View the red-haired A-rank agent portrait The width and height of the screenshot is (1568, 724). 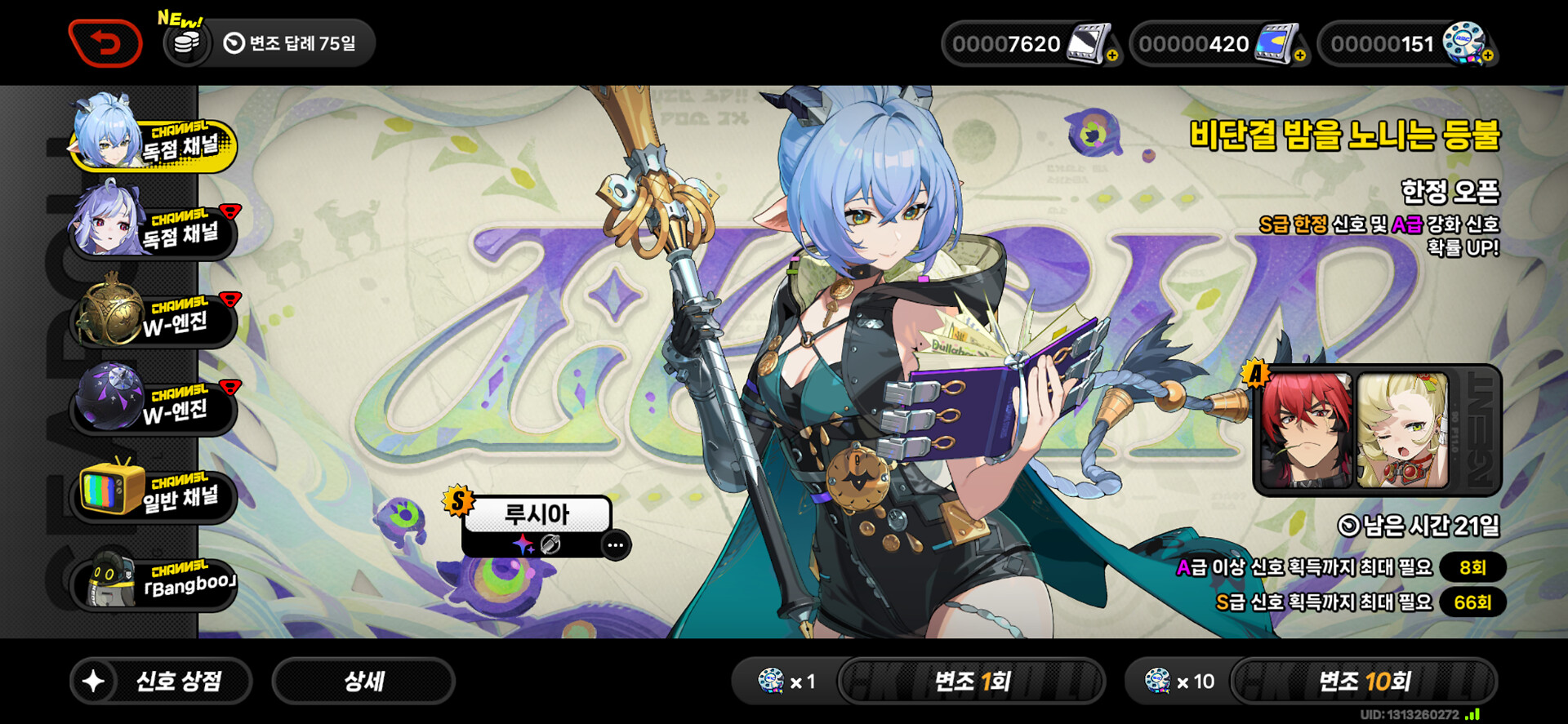[x=1306, y=430]
